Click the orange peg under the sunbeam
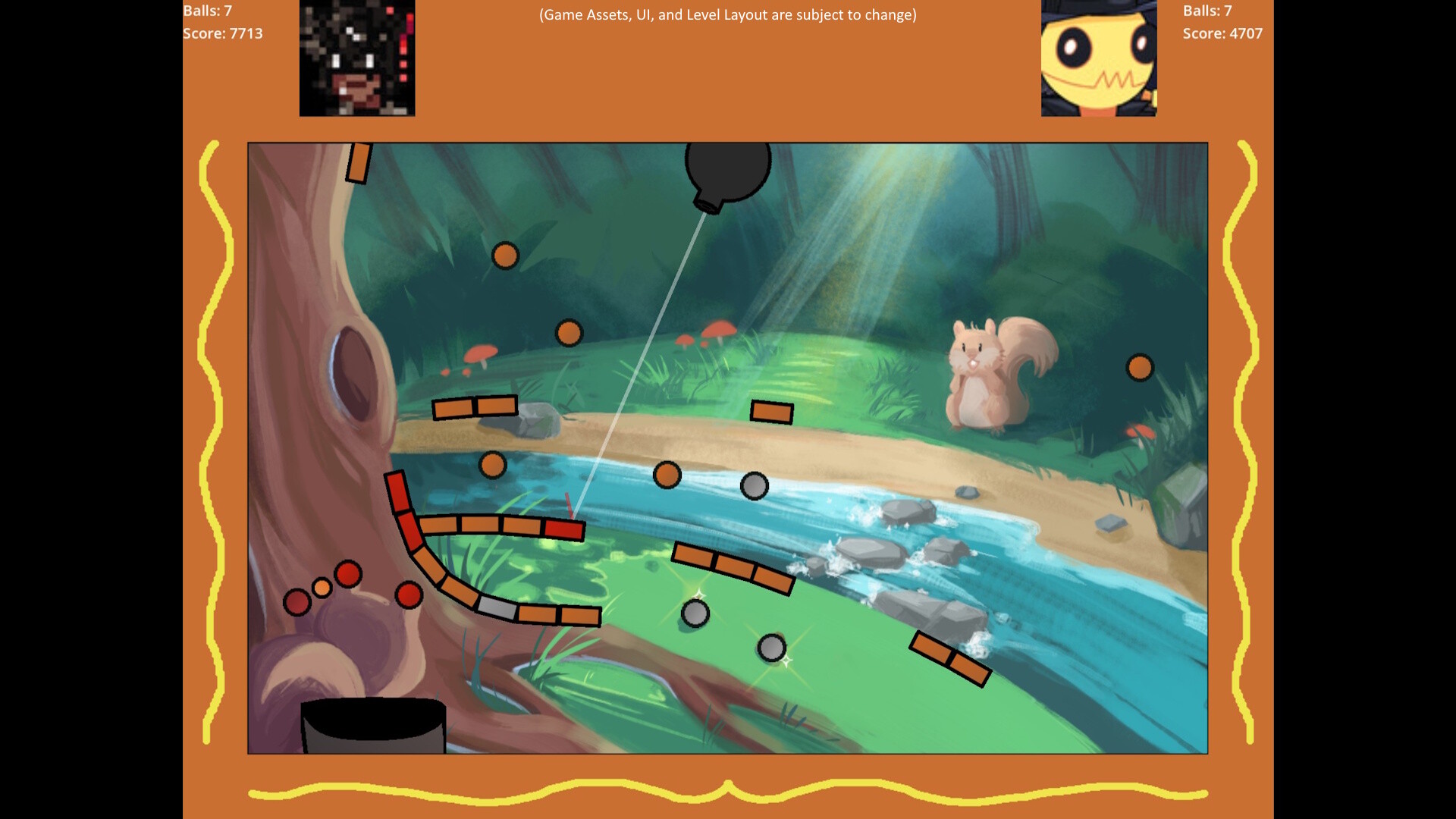 pyautogui.click(x=667, y=473)
